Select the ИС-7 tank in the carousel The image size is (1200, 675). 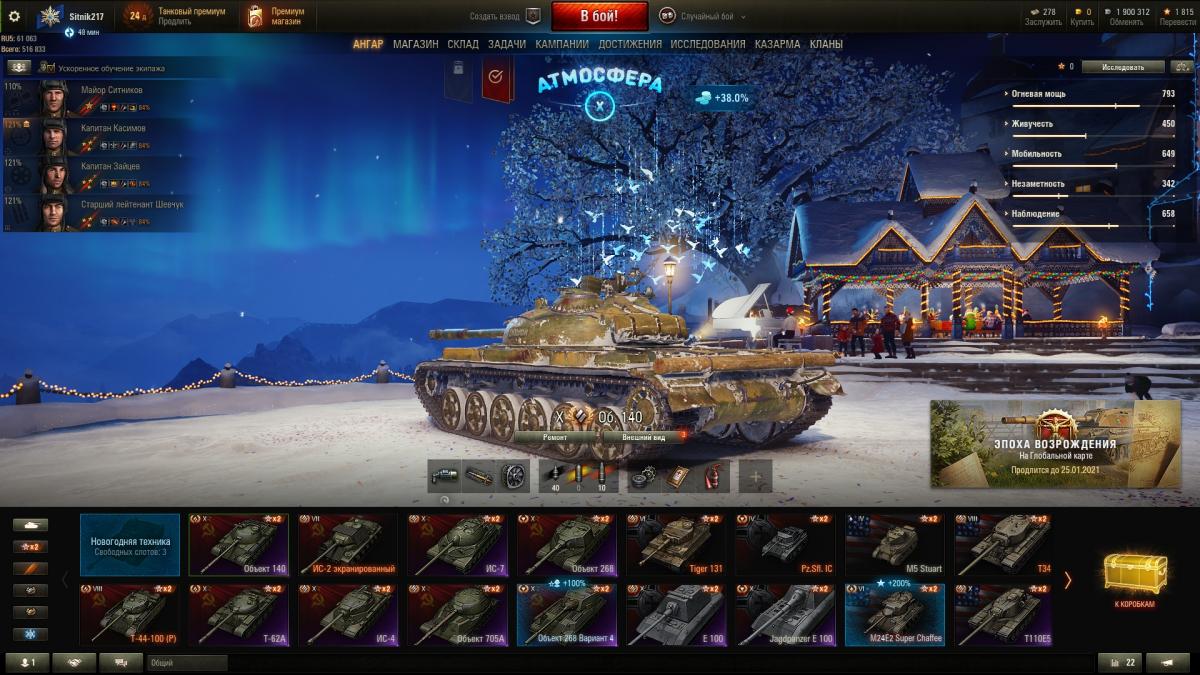pyautogui.click(x=457, y=545)
